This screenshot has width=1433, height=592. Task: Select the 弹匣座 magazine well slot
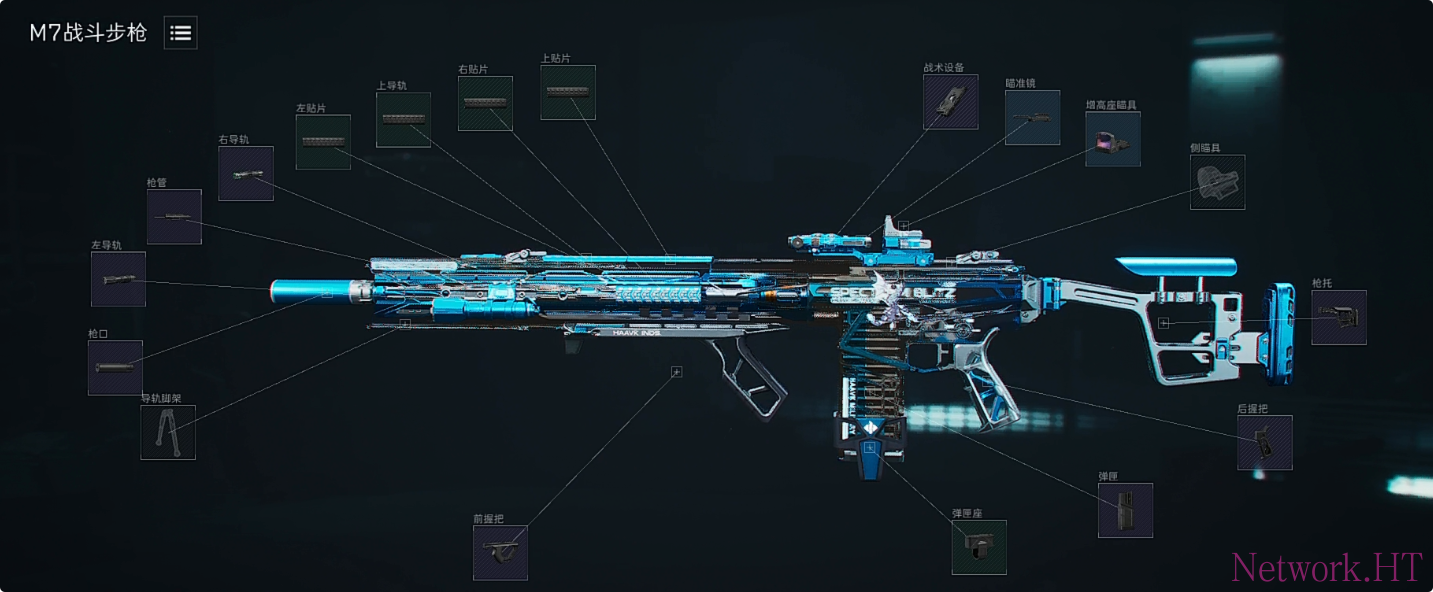click(979, 548)
